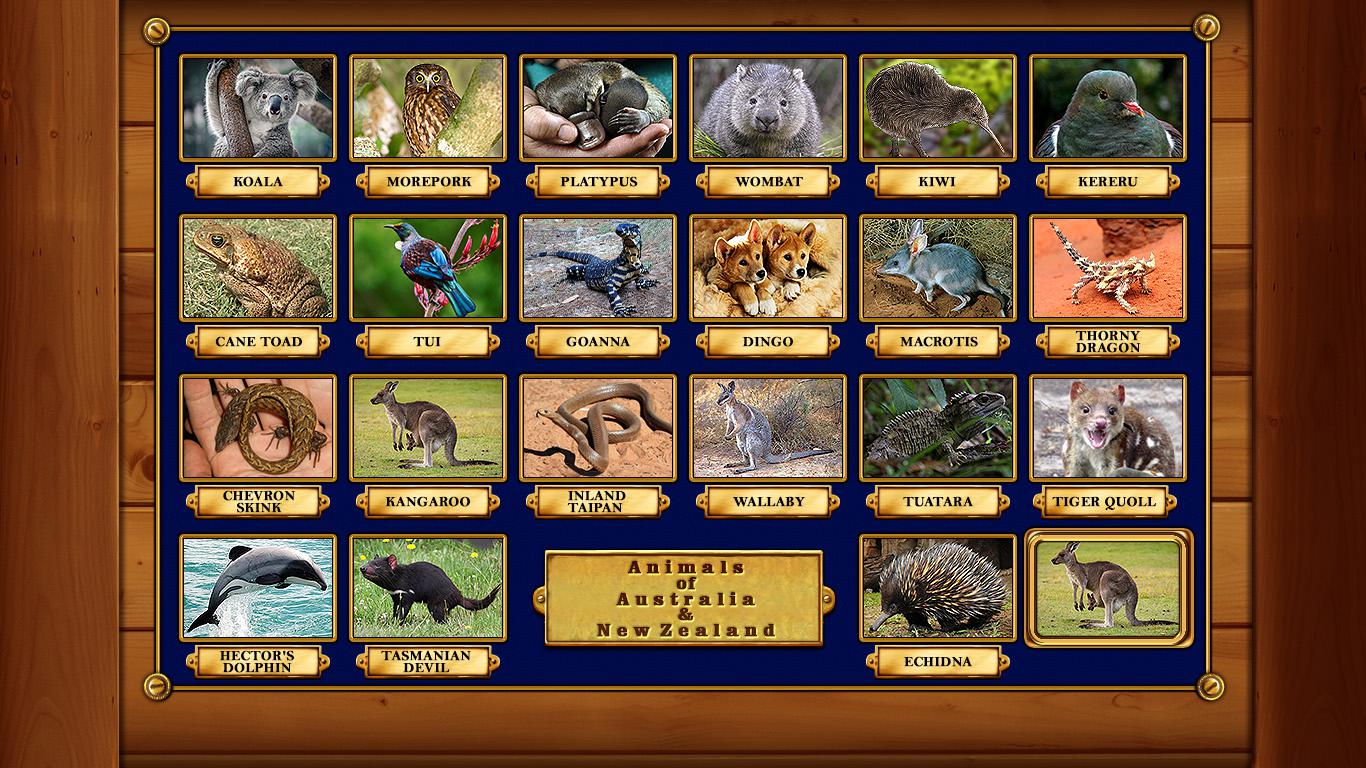Select the Hector's dolphin photo
The height and width of the screenshot is (768, 1366).
258,588
